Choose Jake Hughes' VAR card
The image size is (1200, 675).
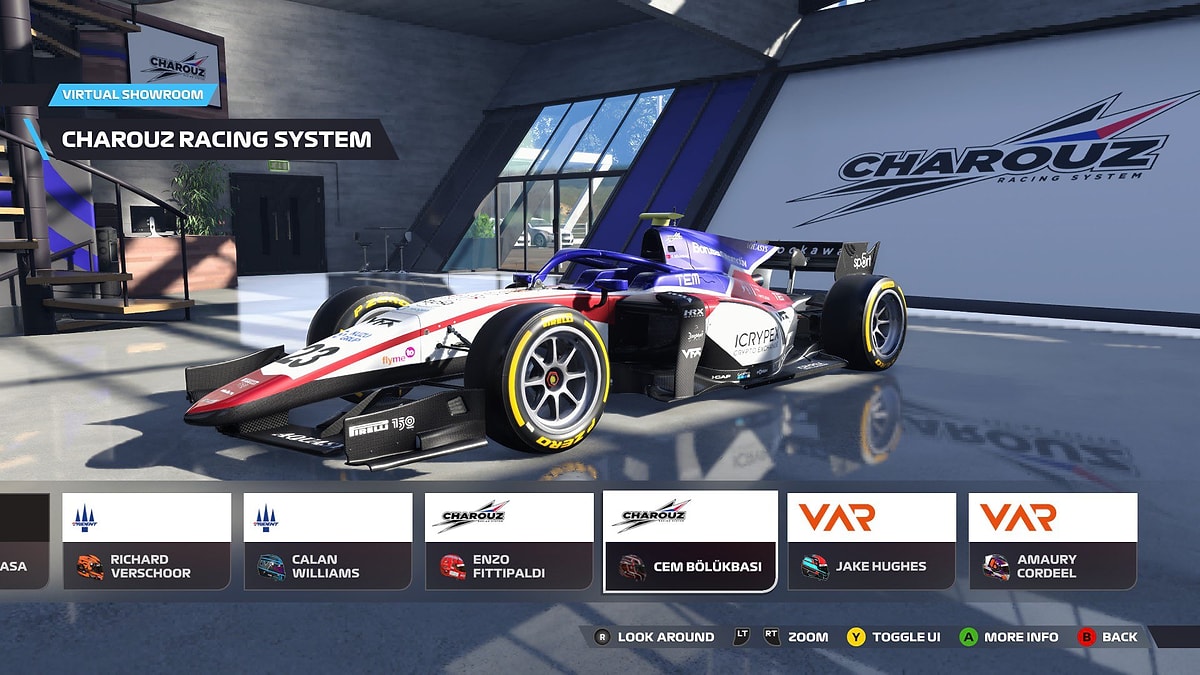click(x=871, y=541)
